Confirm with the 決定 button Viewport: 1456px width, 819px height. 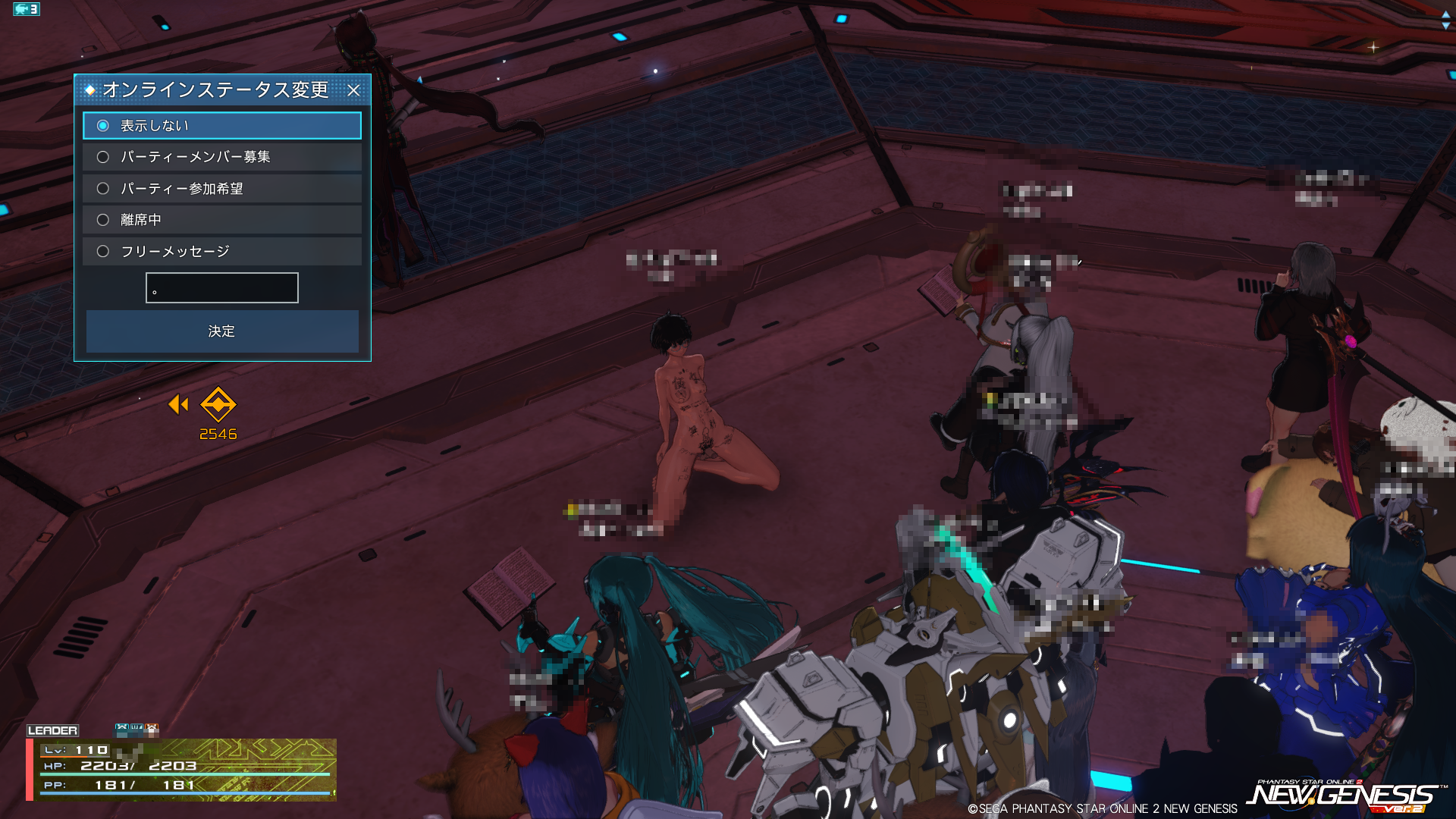pyautogui.click(x=222, y=331)
